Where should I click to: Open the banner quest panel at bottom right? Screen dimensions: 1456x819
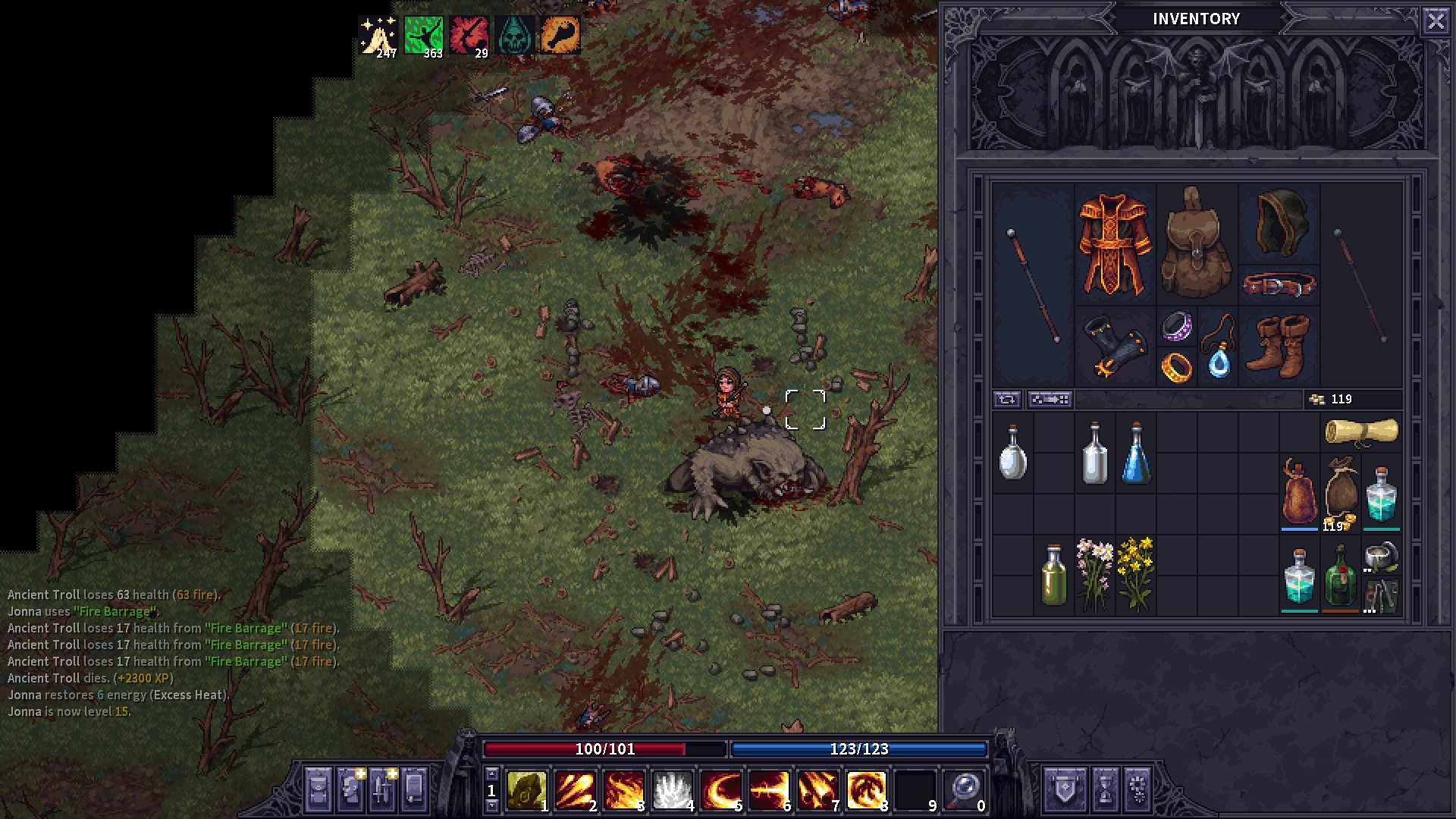[1065, 790]
